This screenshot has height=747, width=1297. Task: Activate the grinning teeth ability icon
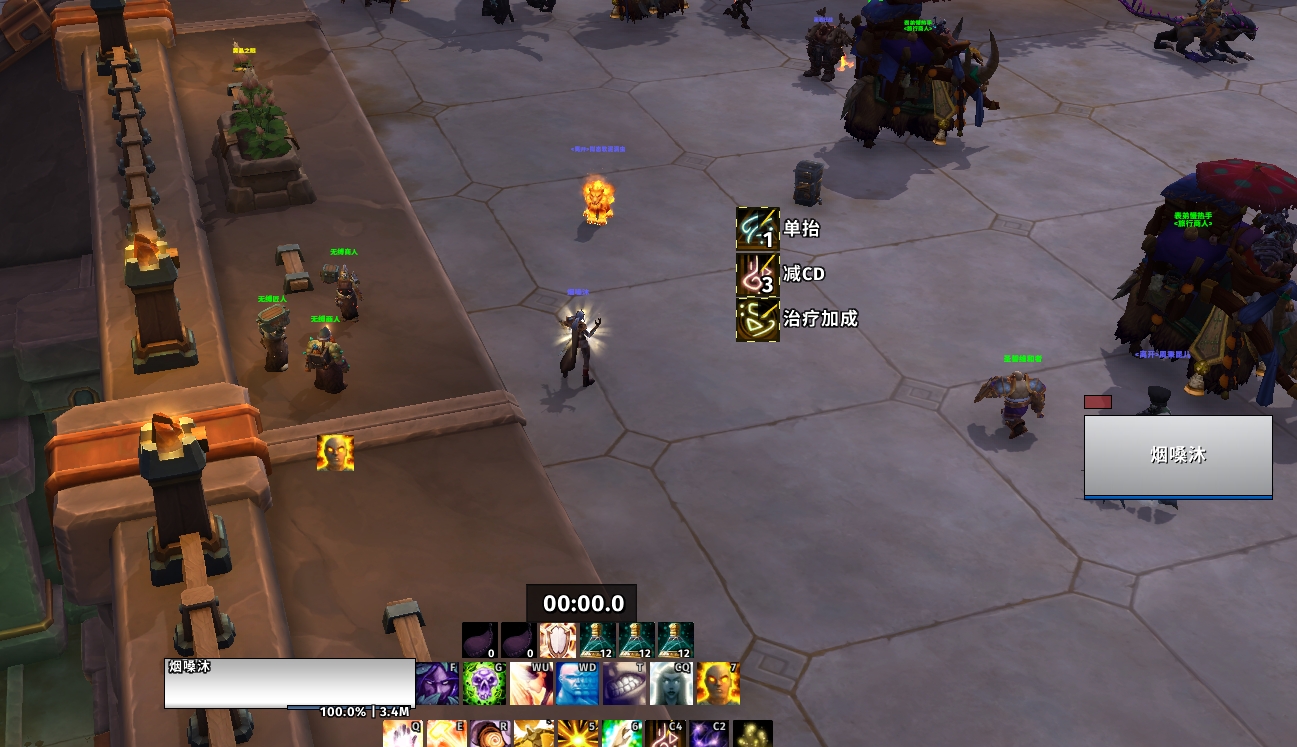click(x=624, y=683)
